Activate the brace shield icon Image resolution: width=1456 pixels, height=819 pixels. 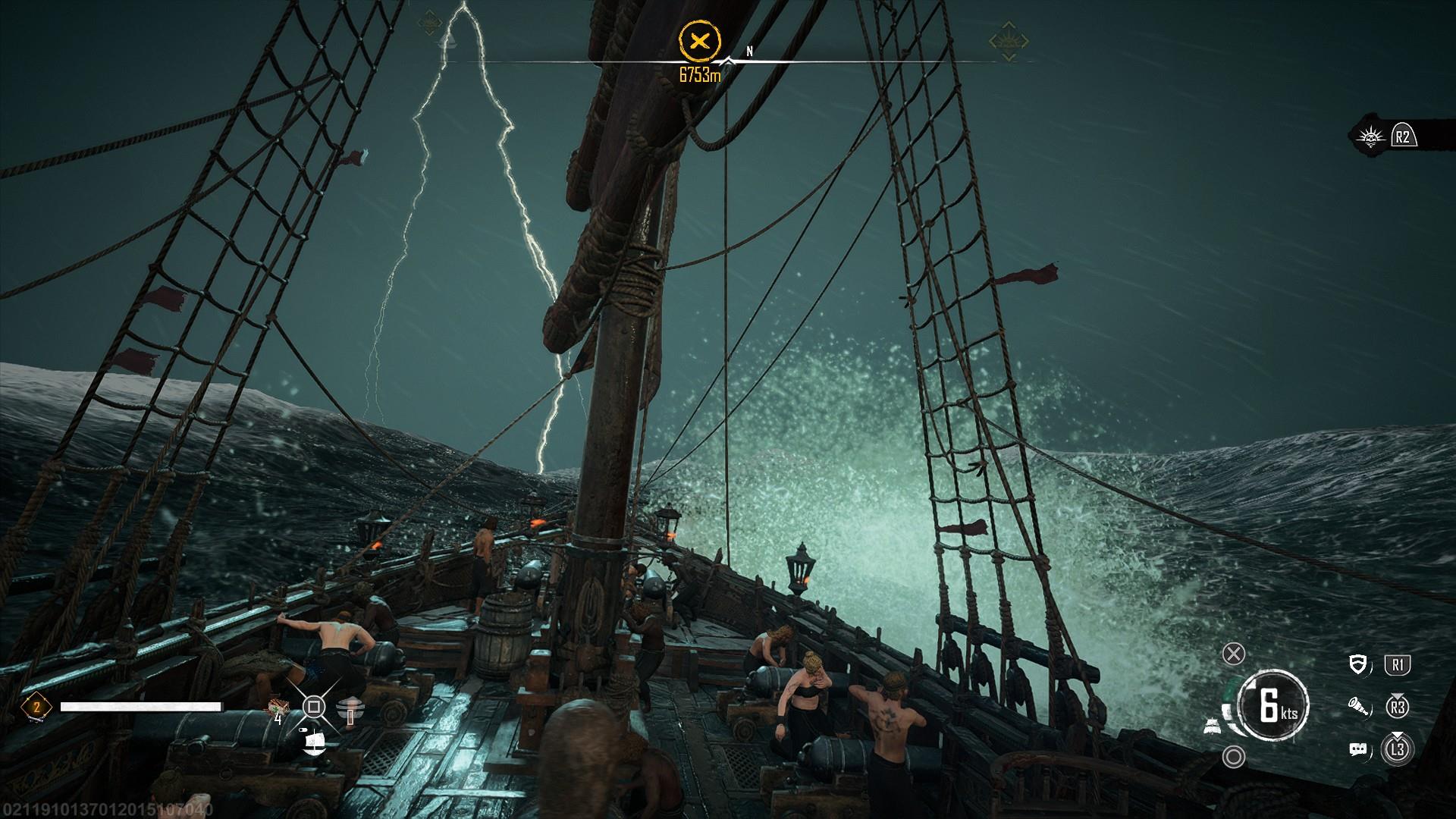click(1358, 665)
